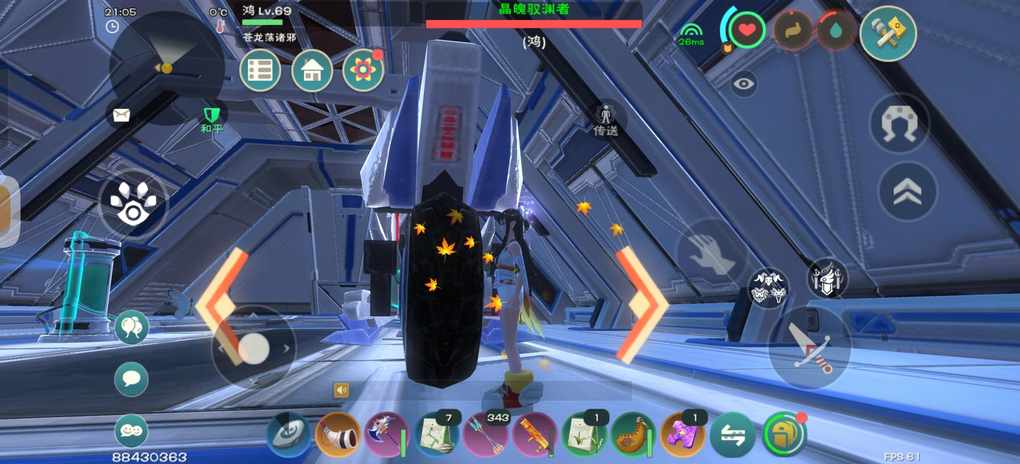Open the flower icon with red dot
Image resolution: width=1020 pixels, height=464 pixels.
pos(363,71)
